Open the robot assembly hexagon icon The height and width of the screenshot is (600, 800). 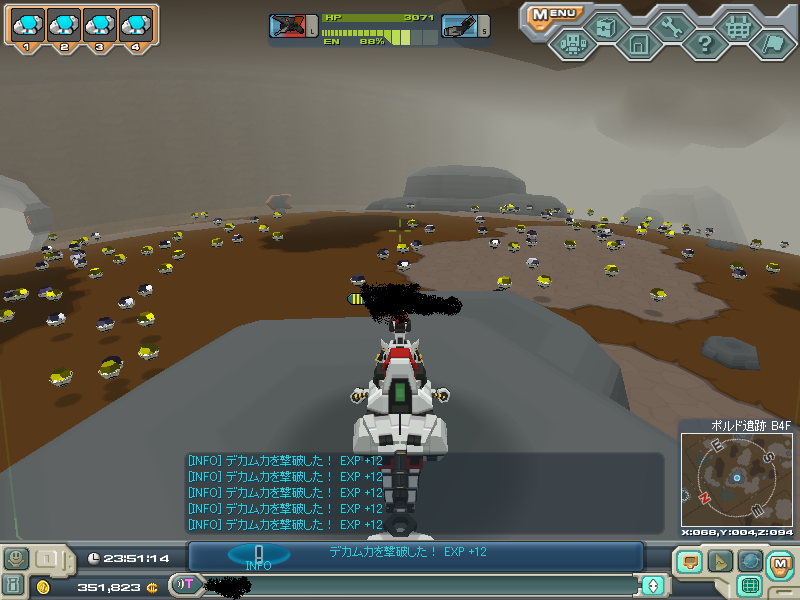tap(572, 44)
